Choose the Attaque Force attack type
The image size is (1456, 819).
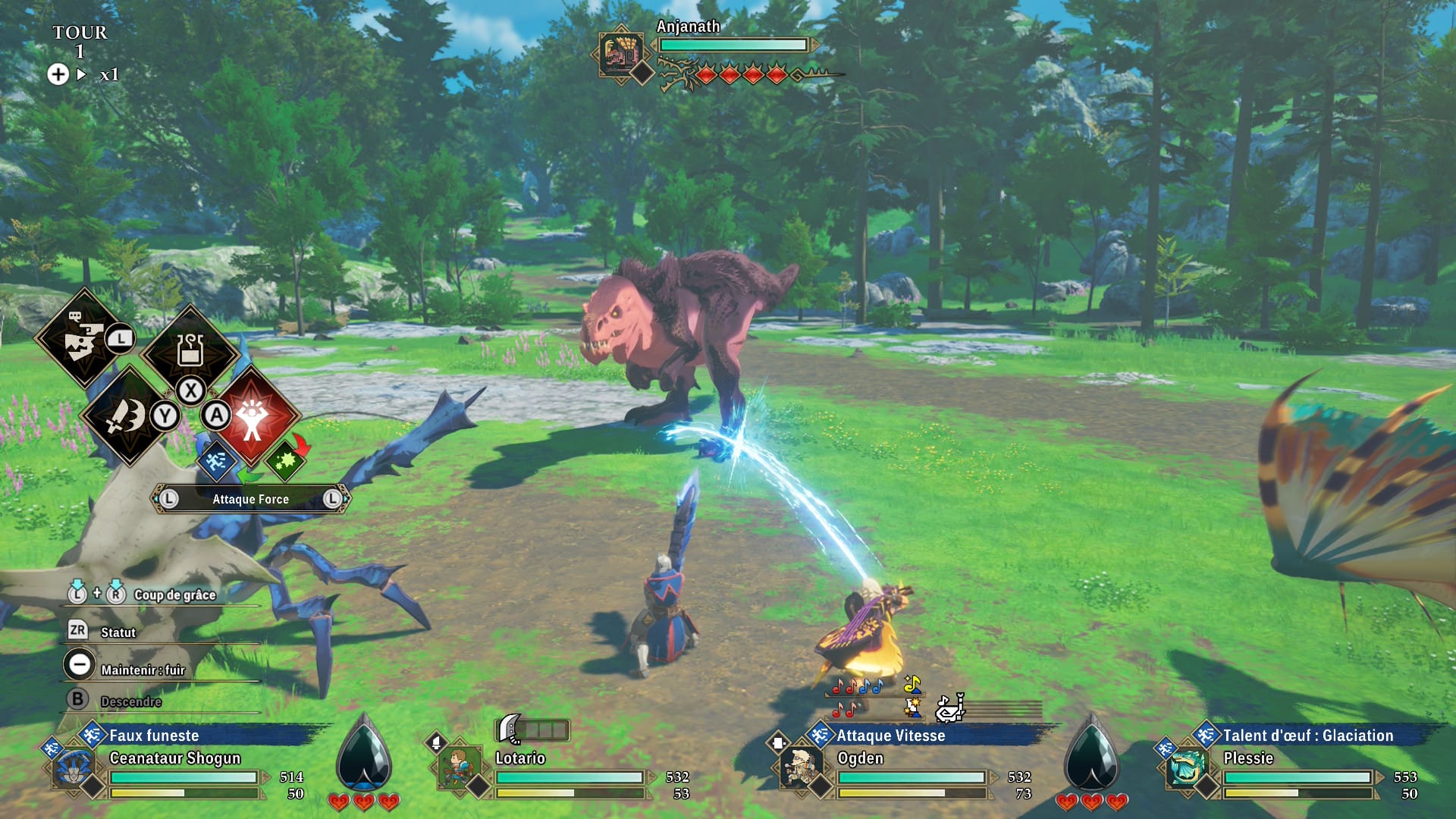250,499
